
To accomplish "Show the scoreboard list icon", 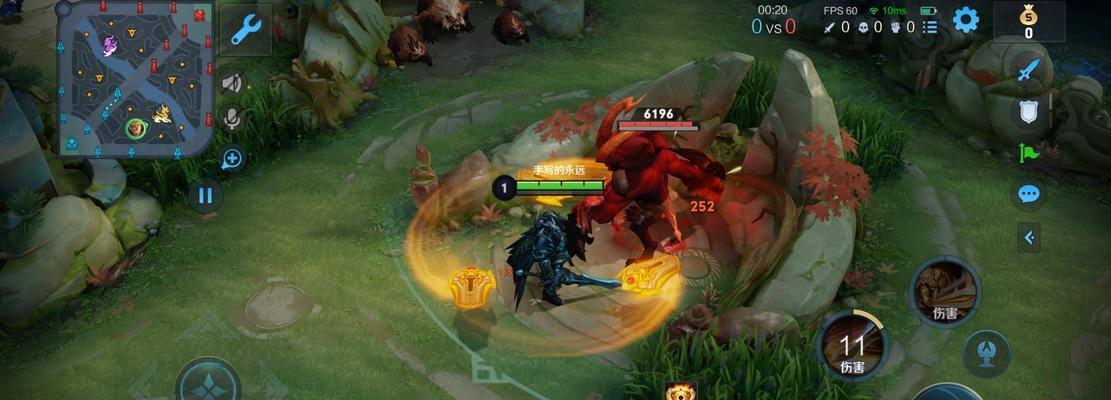I will [x=930, y=27].
